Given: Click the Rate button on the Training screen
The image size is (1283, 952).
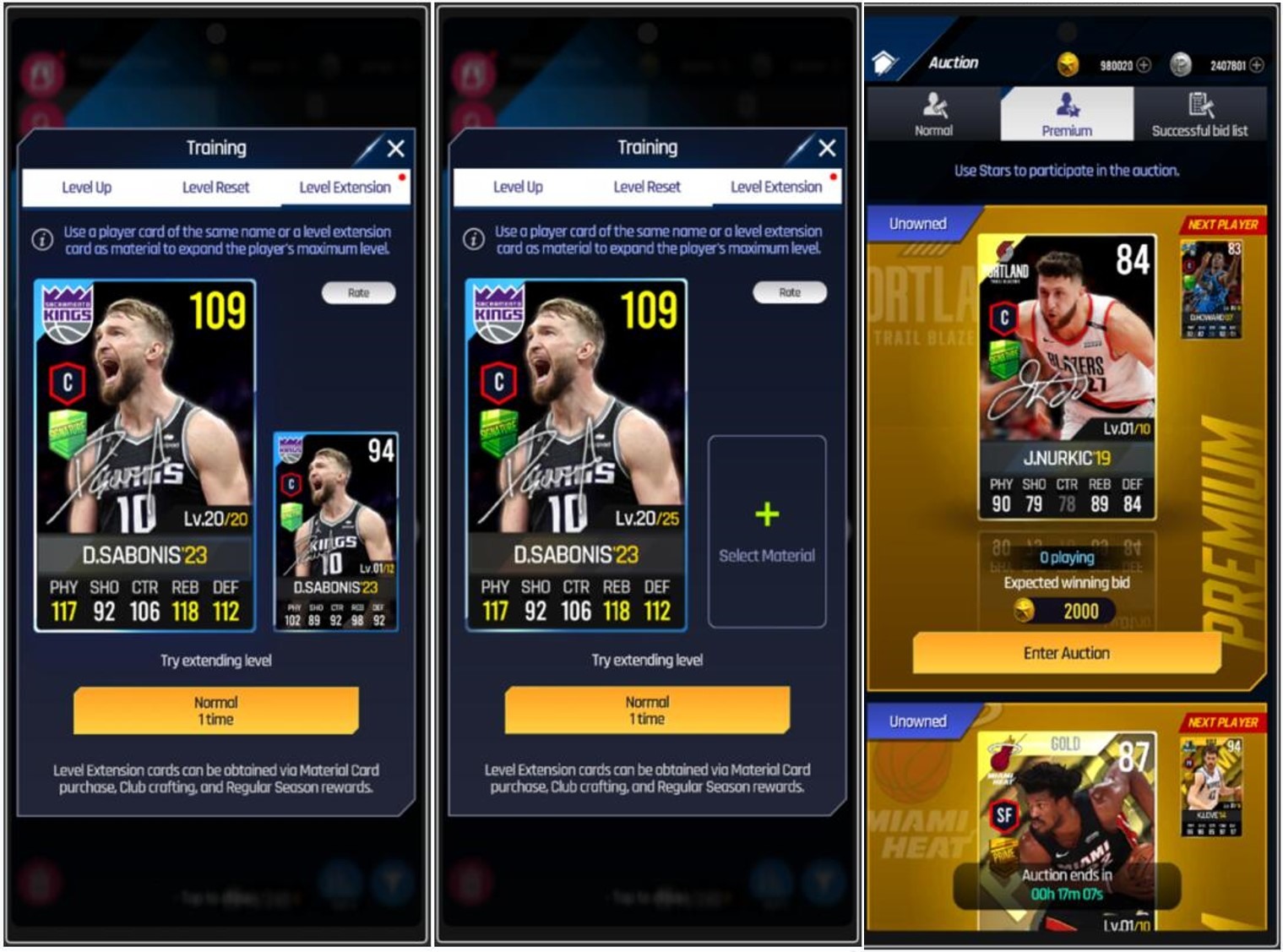Looking at the screenshot, I should coord(360,292).
